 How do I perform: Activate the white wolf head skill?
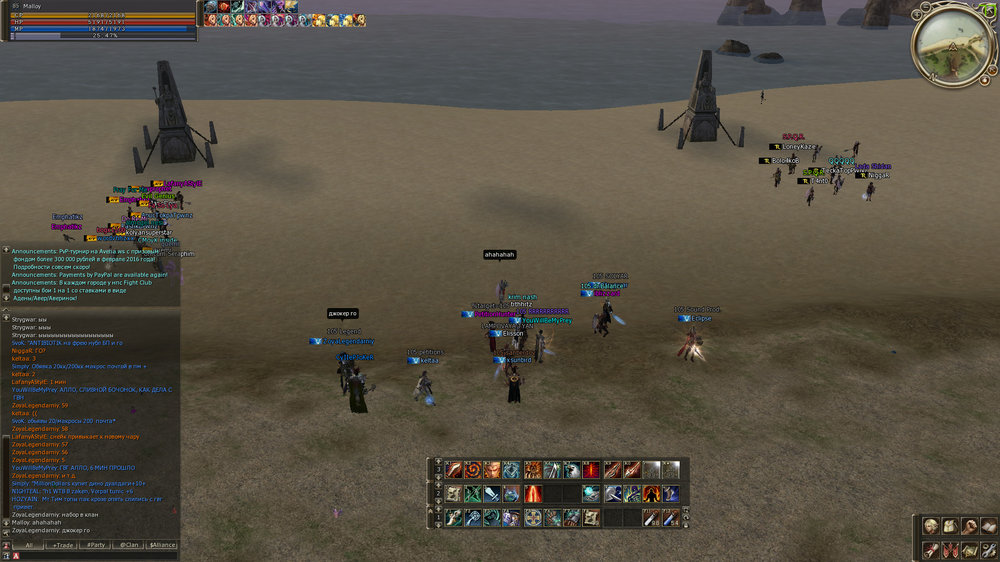(571, 470)
